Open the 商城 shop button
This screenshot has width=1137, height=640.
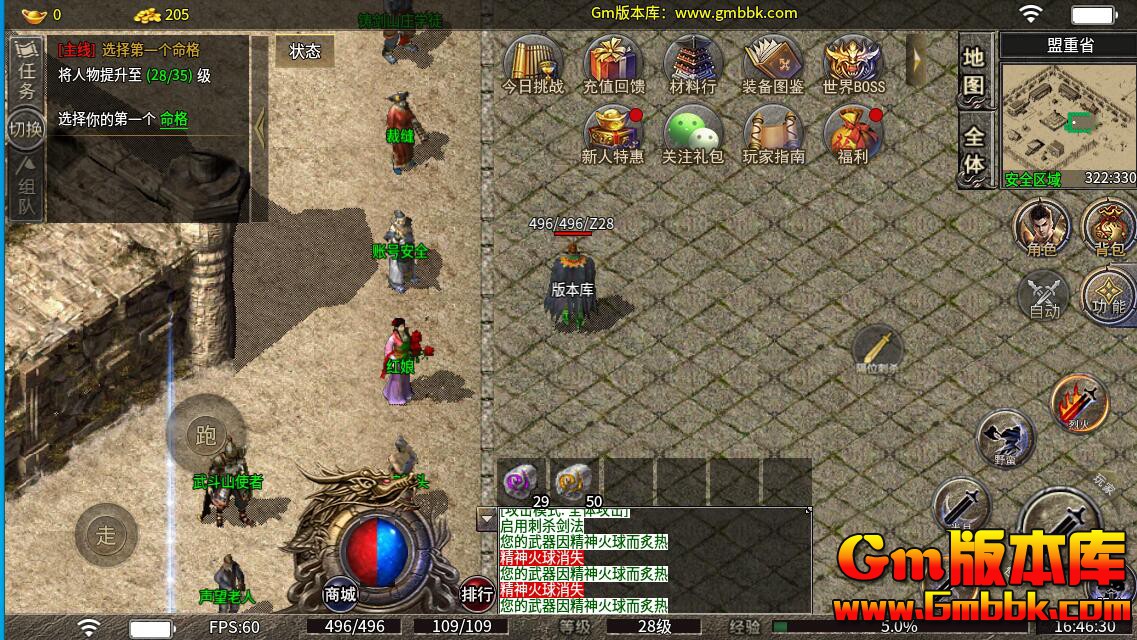pyautogui.click(x=340, y=594)
